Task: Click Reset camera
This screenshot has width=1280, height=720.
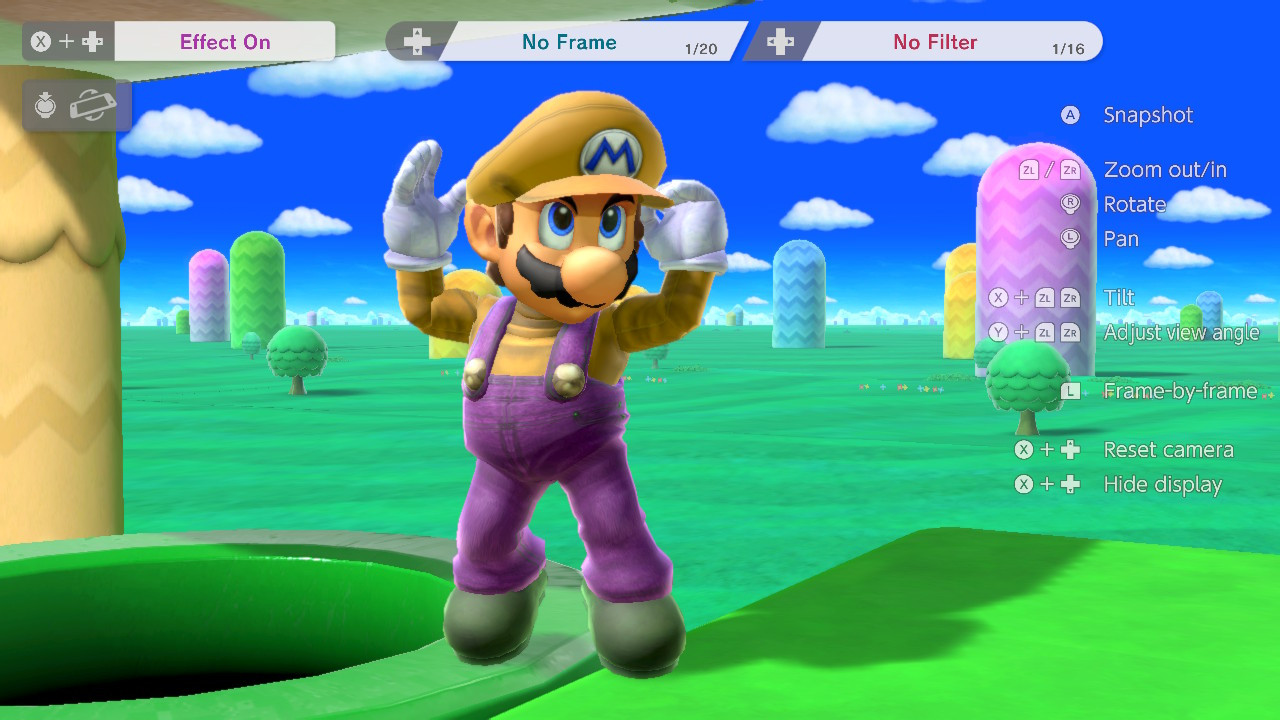Action: (1168, 449)
